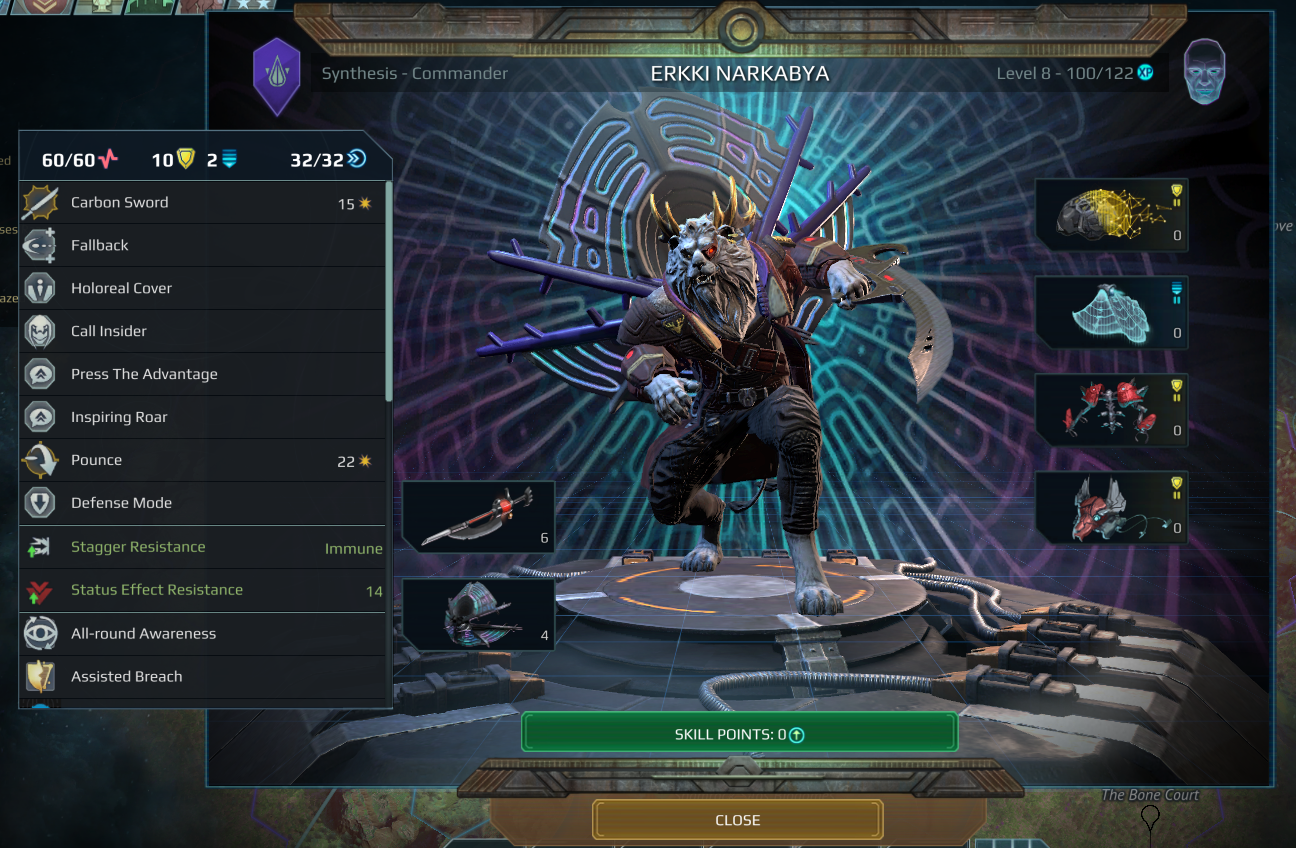Show Status Effect Resistance details
The image size is (1296, 848).
pos(200,591)
